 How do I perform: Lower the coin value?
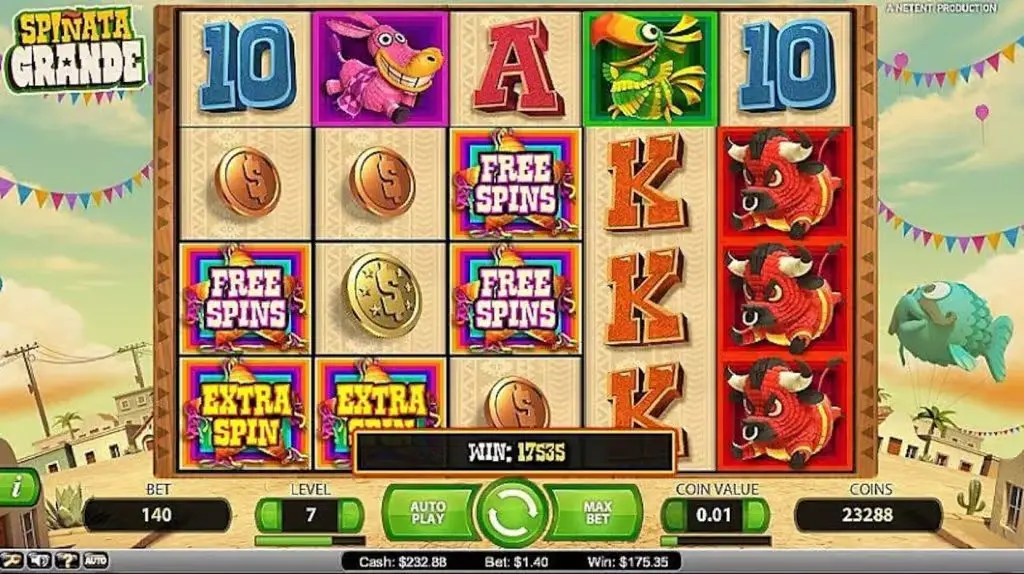673,515
